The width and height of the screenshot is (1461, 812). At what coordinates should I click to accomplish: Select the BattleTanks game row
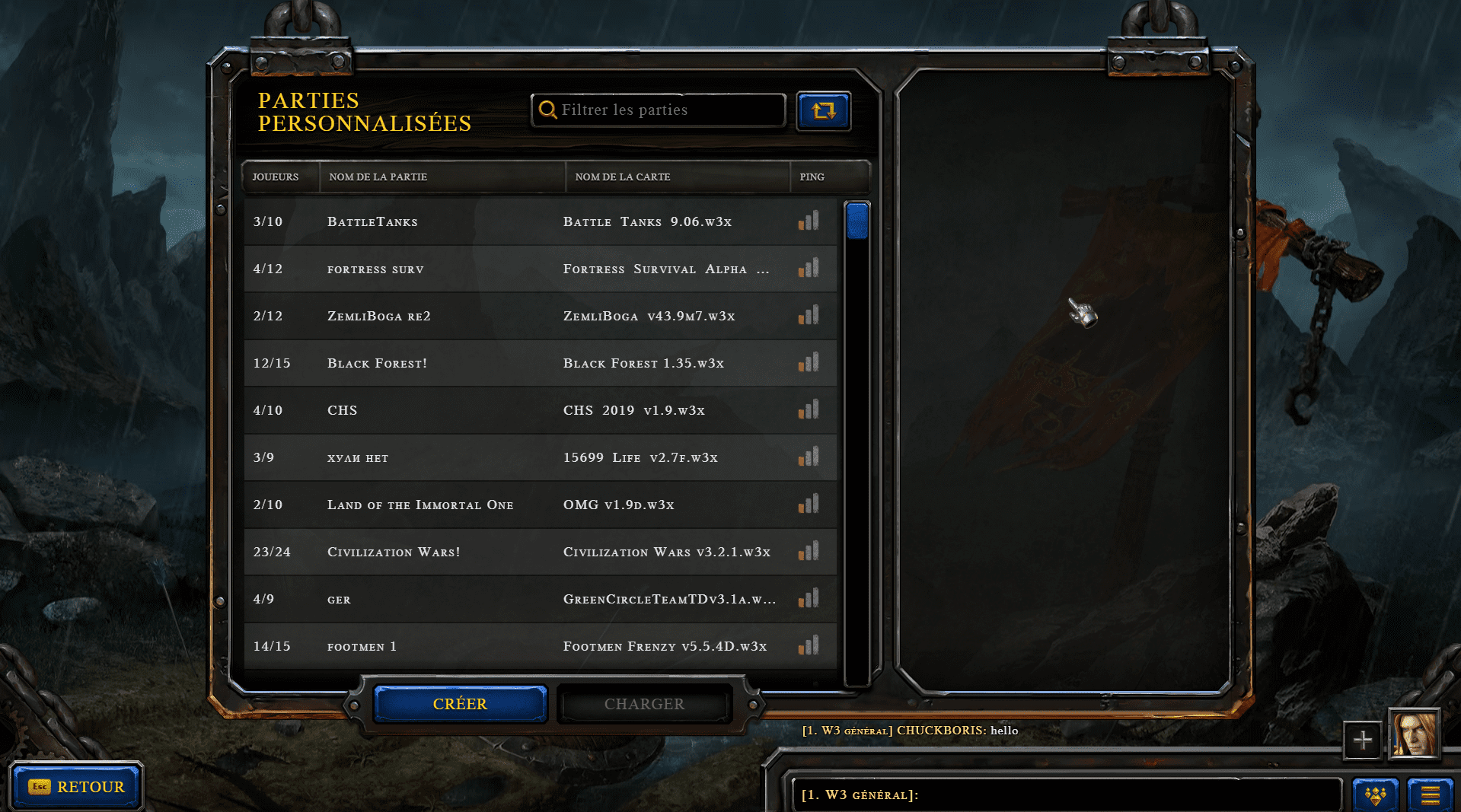tap(541, 221)
